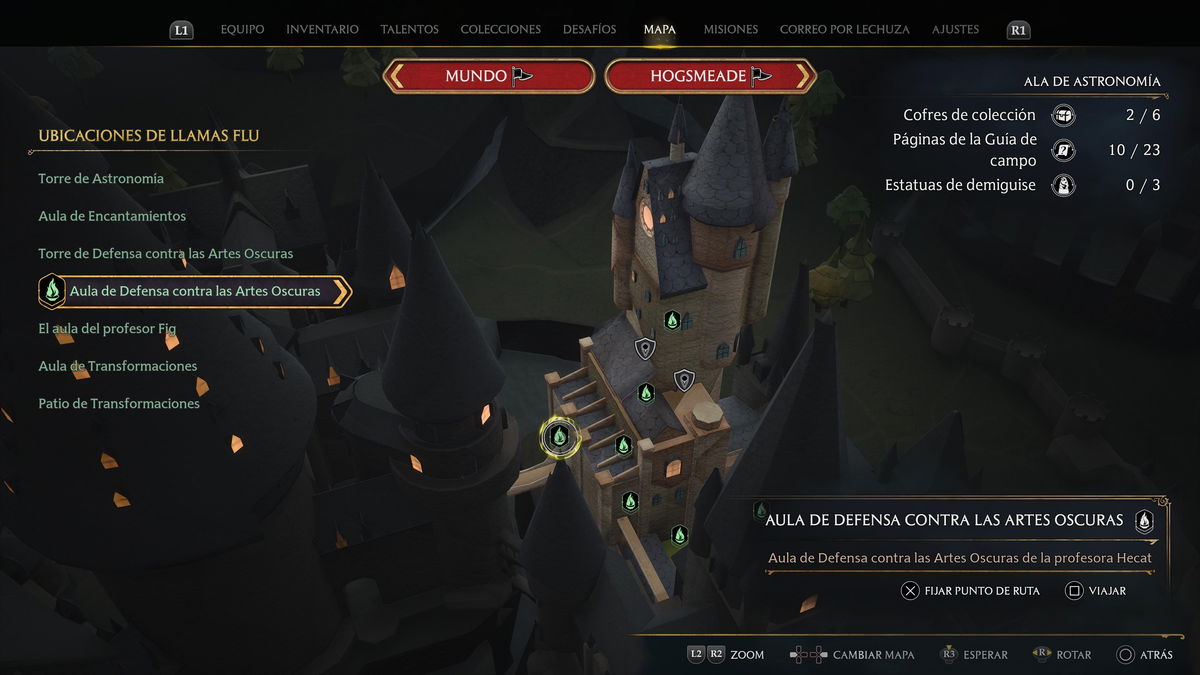
Task: Pick the highlighted Aula de Defensa entry
Action: (195, 292)
